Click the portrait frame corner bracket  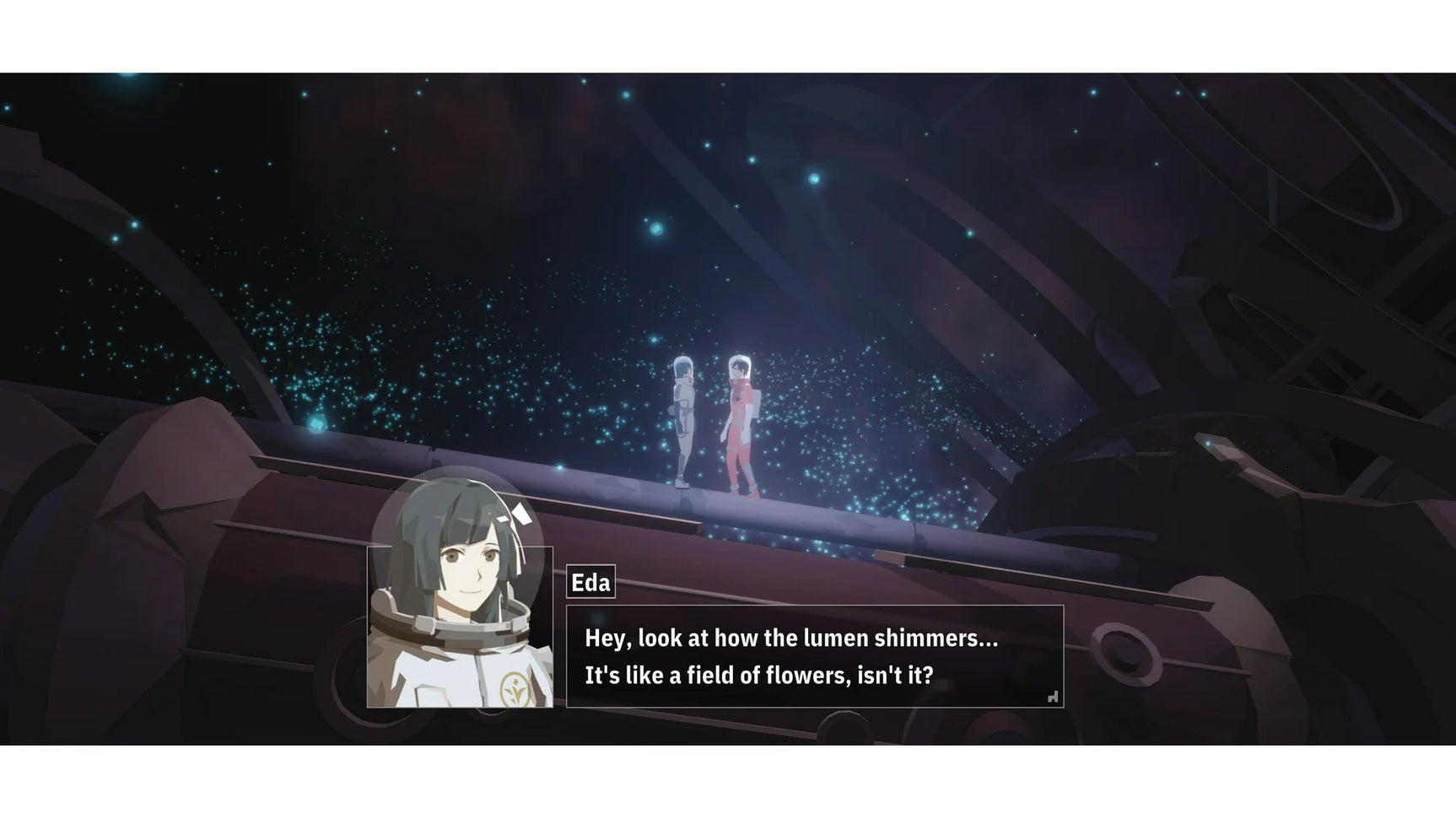(369, 547)
